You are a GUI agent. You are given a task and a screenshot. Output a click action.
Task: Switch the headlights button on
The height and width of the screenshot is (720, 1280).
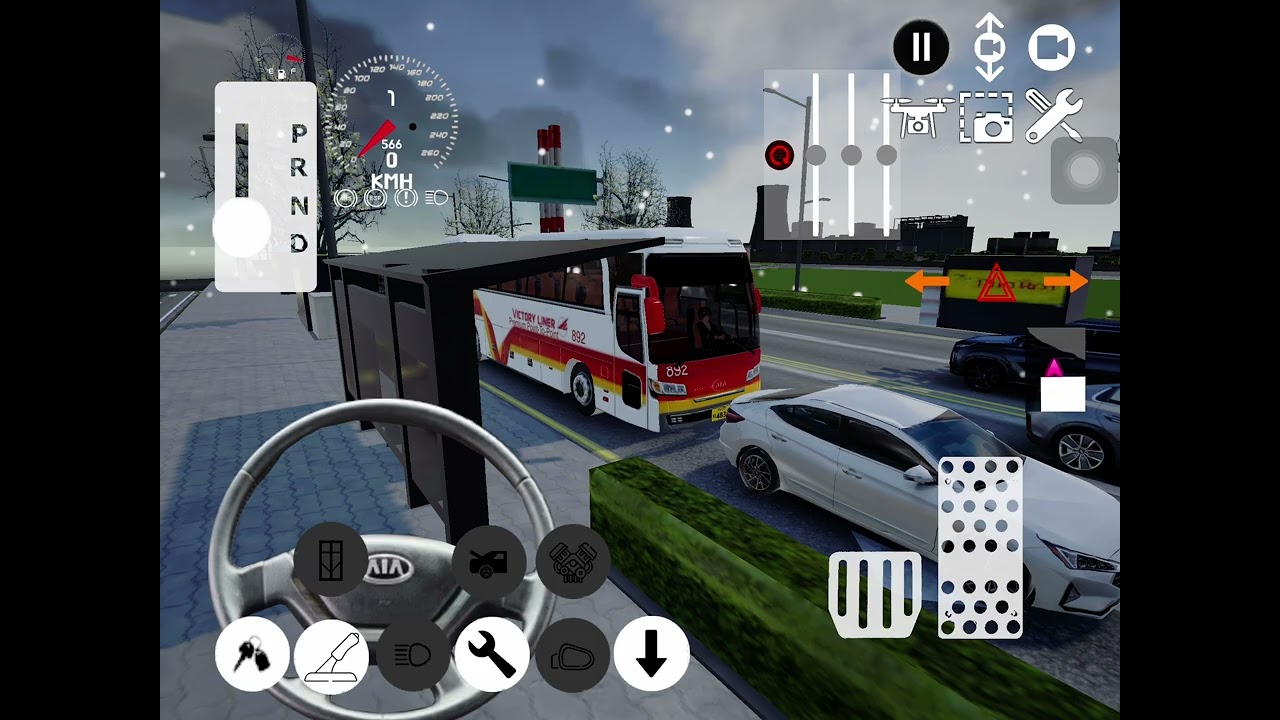(412, 655)
